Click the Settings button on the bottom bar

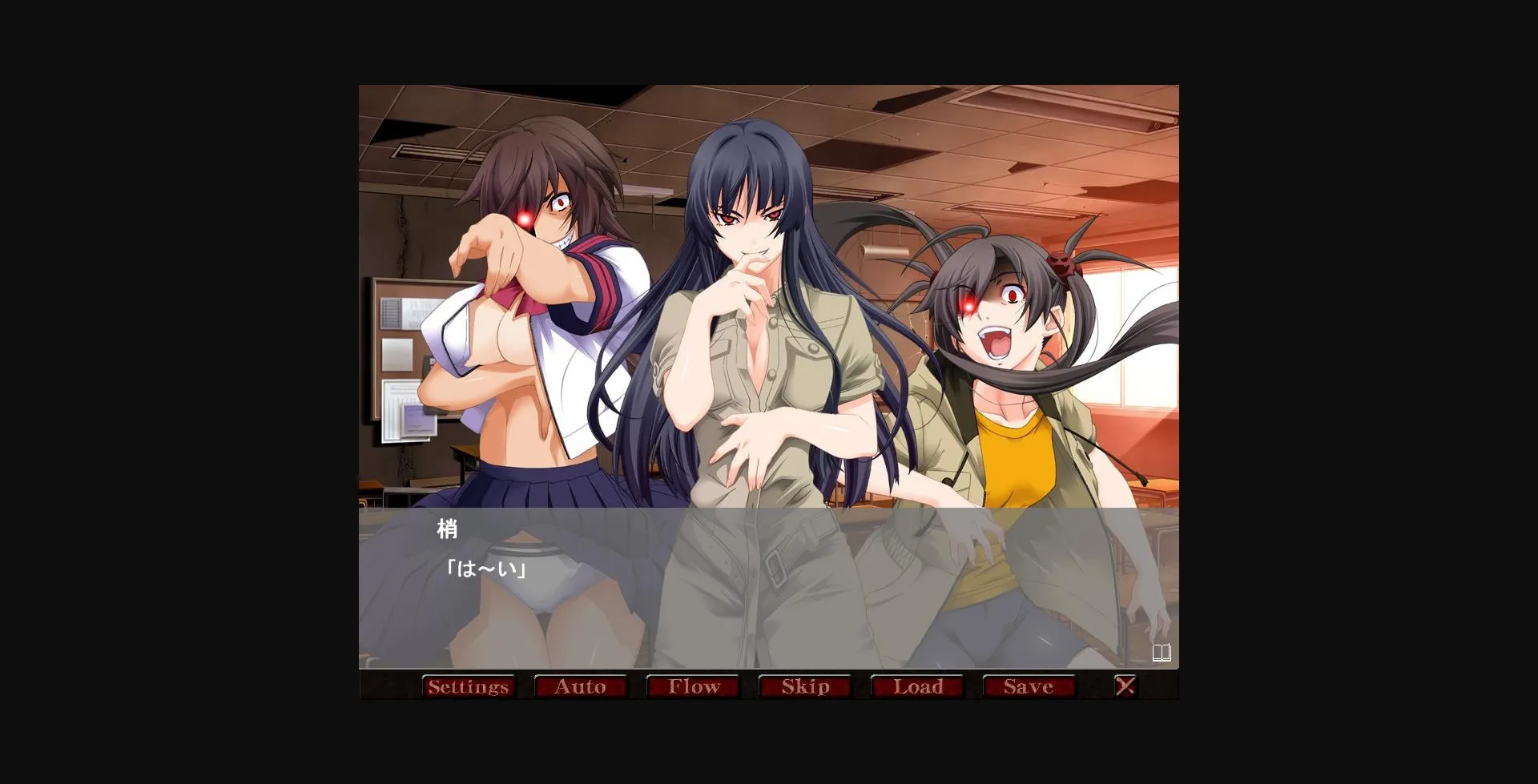tap(469, 686)
